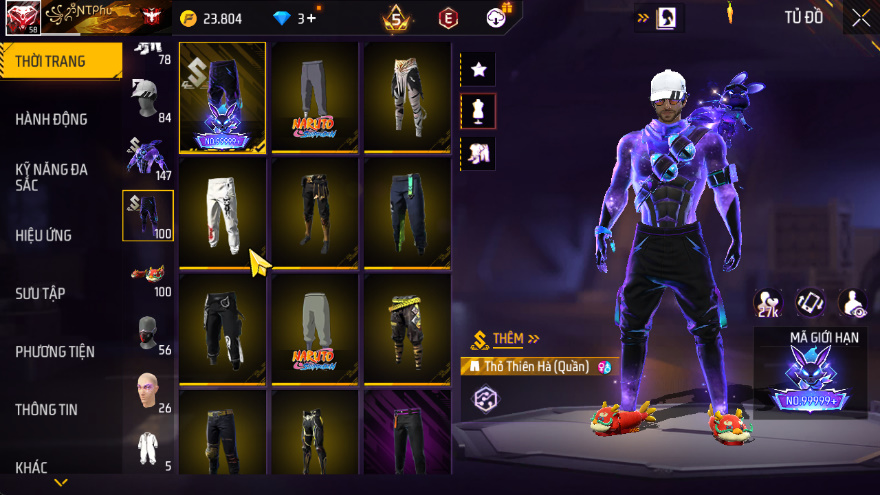
Task: Select the equipped galaxy rabbit pants tile
Action: click(222, 97)
